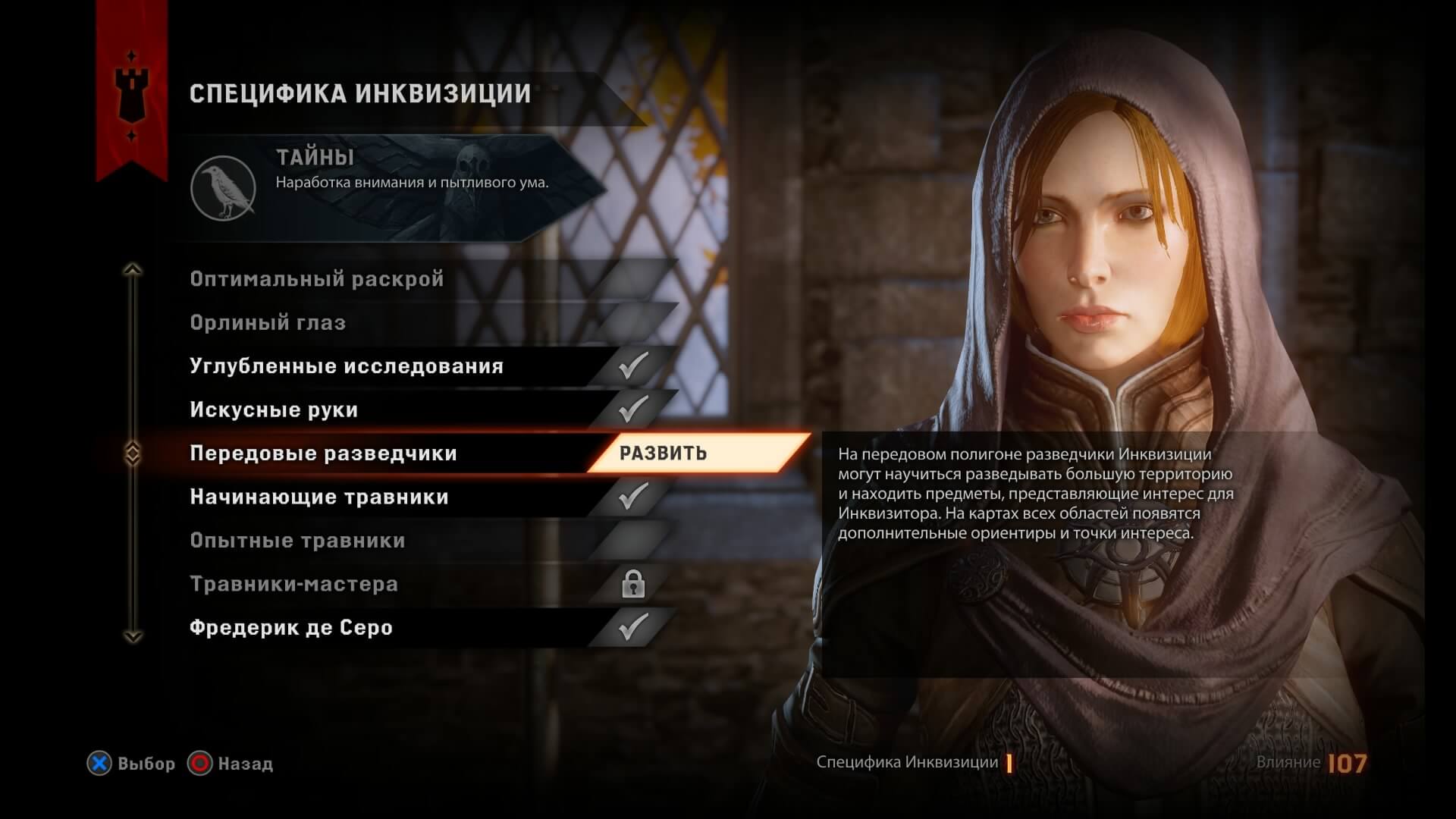Click the Назад back label
This screenshot has width=1456, height=819.
coord(244,765)
